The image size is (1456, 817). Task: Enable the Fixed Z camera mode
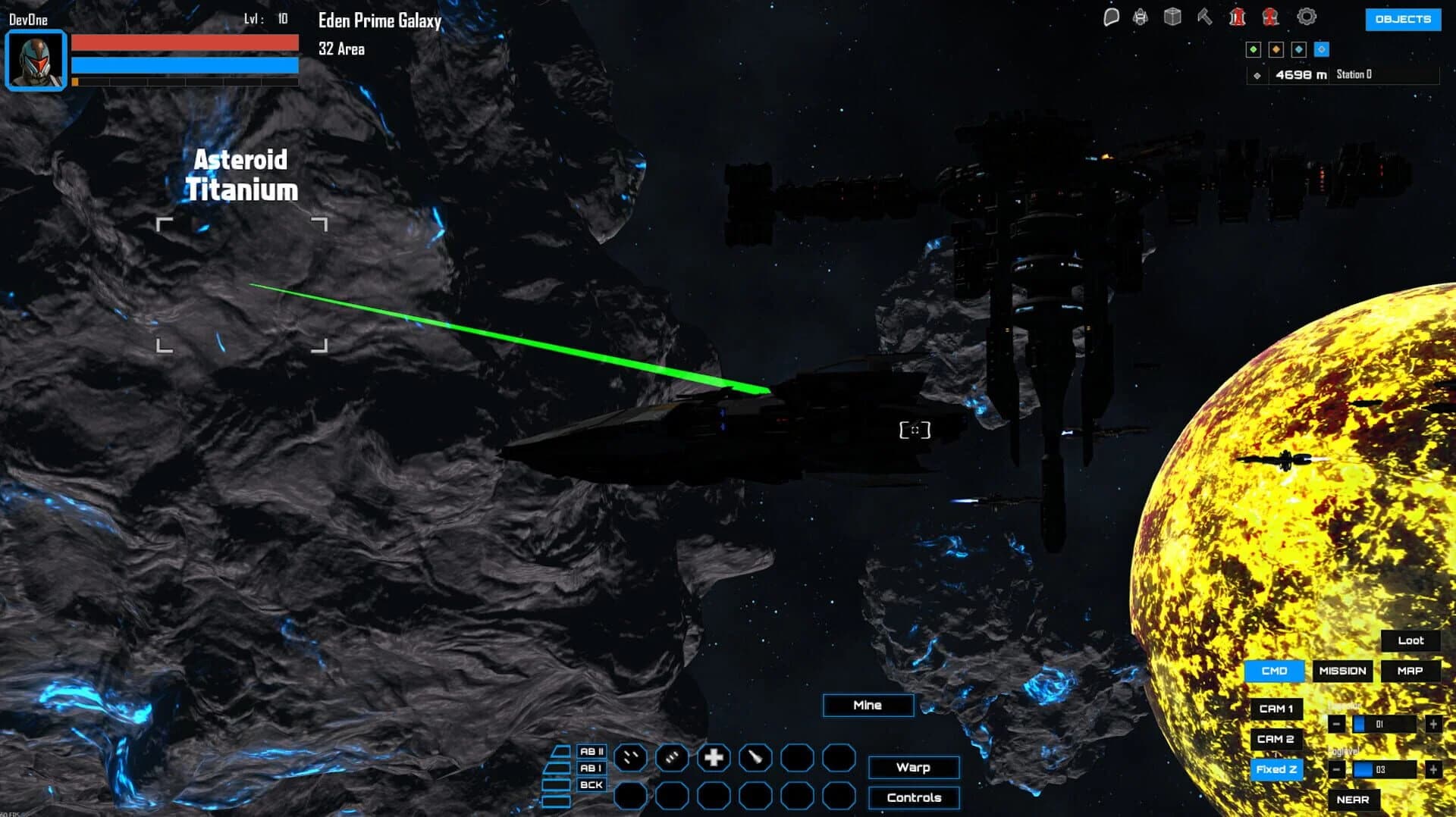[1277, 769]
